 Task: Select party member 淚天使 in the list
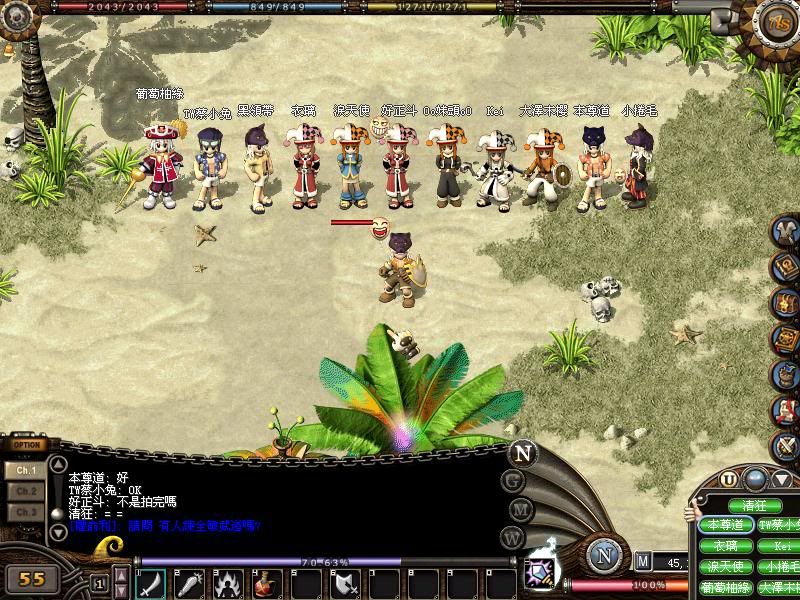tap(725, 567)
